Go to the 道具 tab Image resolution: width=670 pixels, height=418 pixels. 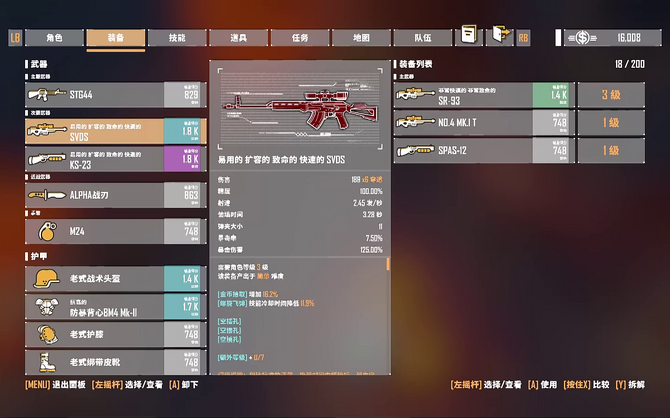tap(238, 38)
